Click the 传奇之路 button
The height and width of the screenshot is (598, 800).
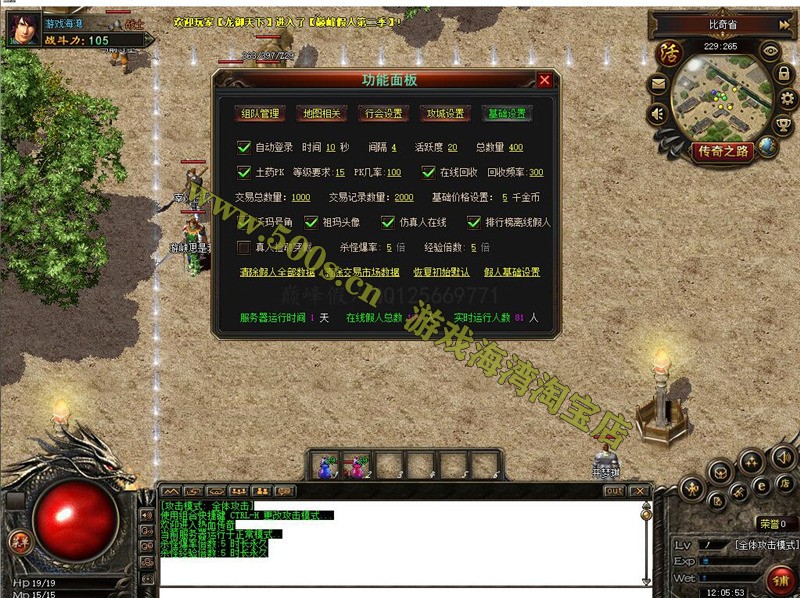point(721,151)
